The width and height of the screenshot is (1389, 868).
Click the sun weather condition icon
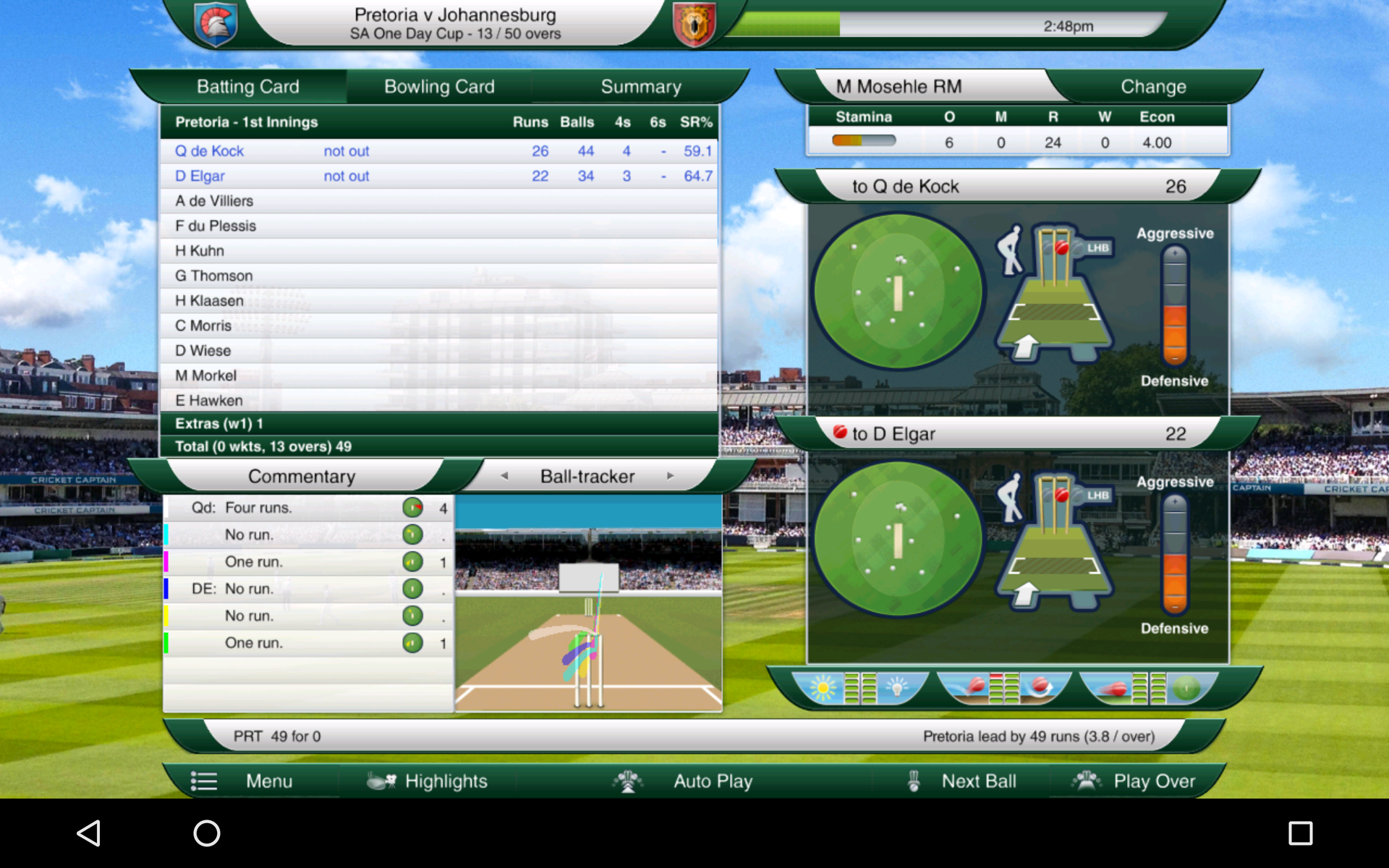tap(823, 687)
